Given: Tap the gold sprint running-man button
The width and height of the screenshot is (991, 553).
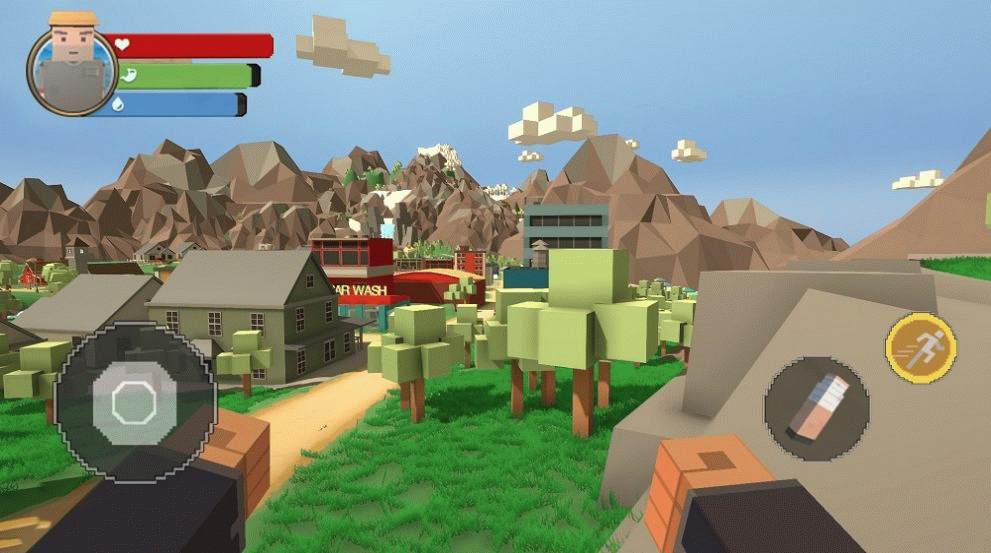Looking at the screenshot, I should pos(921,348).
